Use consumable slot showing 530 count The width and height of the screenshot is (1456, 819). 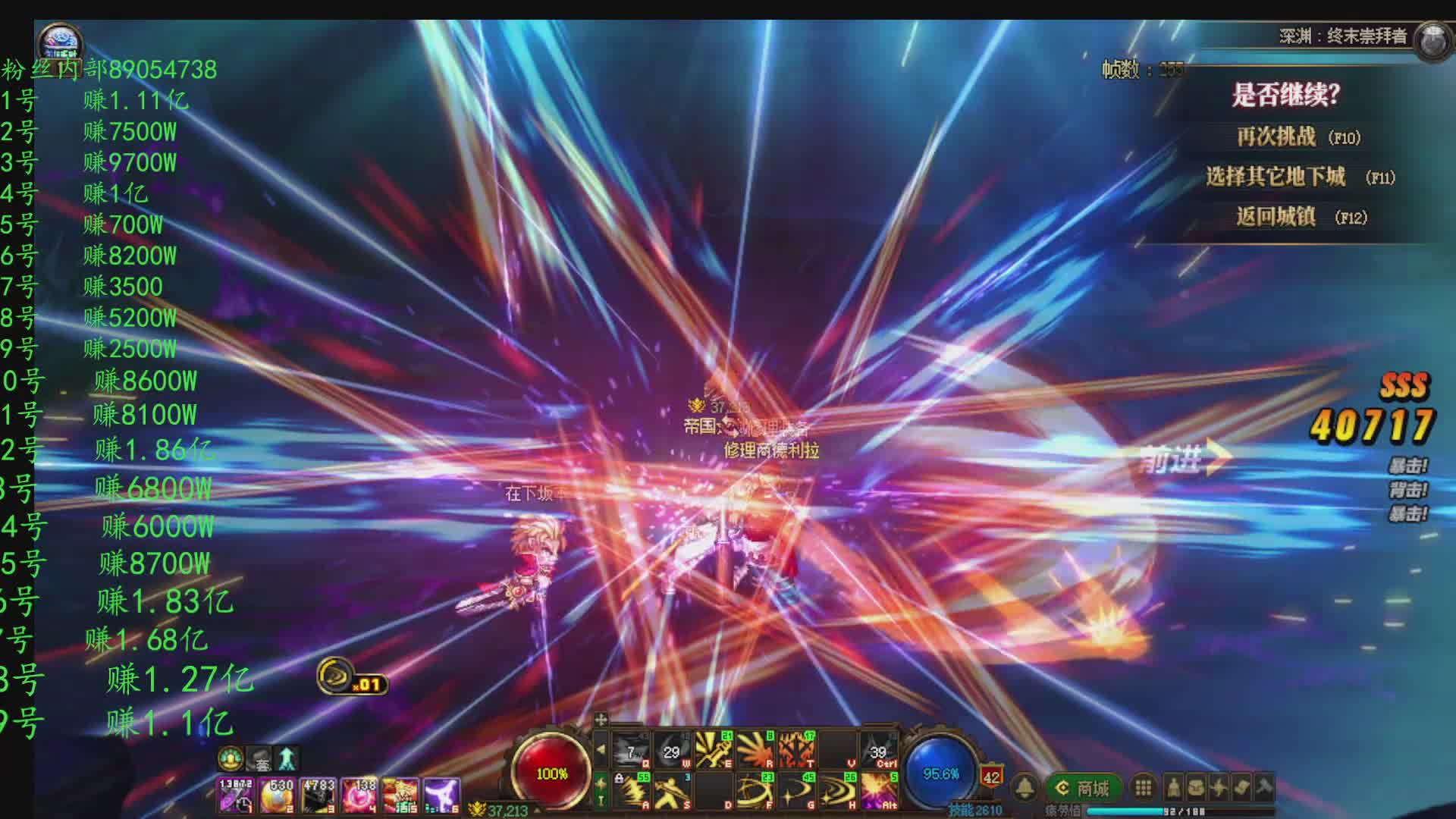tap(278, 795)
